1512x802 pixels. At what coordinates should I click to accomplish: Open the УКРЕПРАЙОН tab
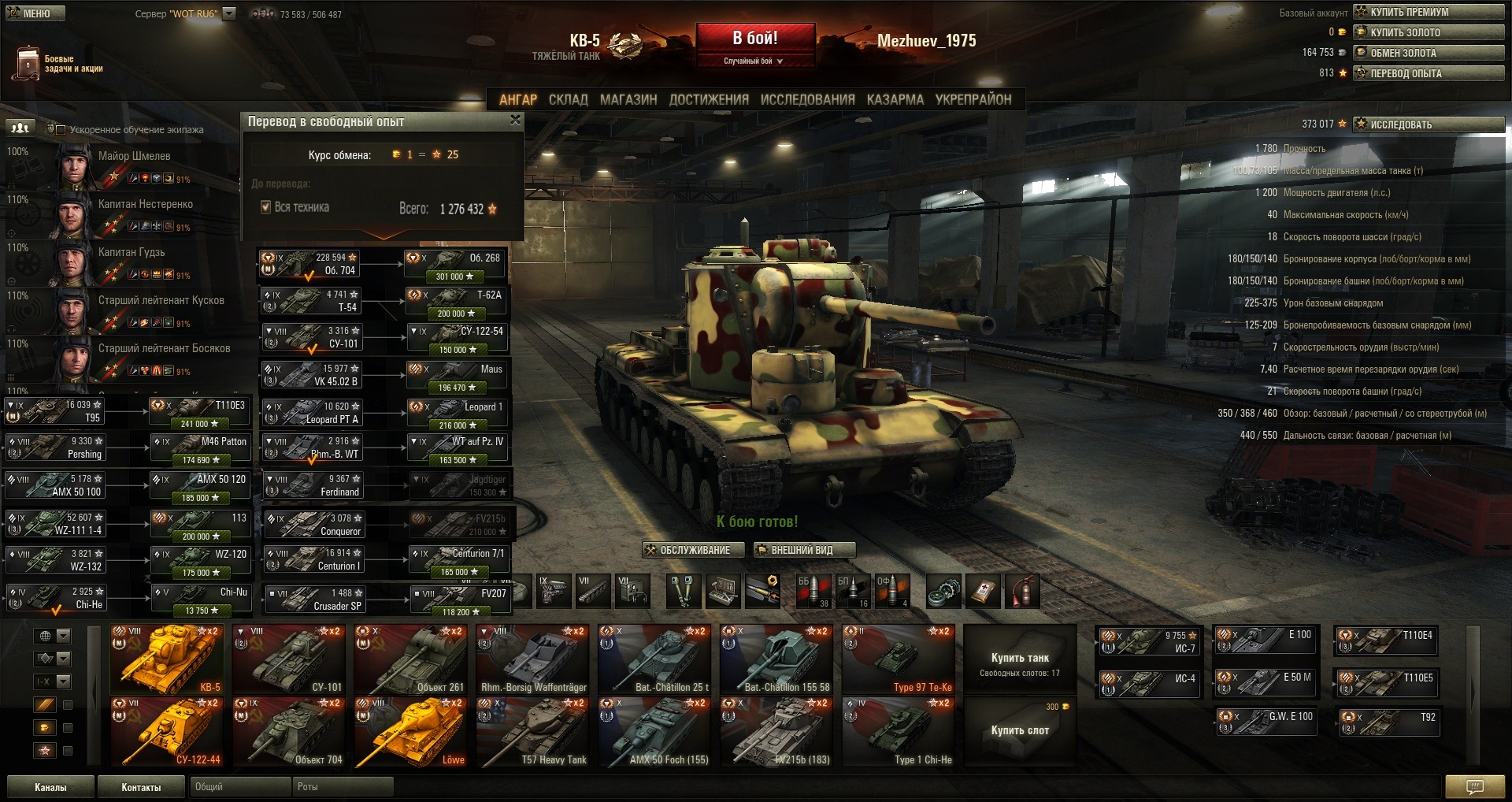973,99
